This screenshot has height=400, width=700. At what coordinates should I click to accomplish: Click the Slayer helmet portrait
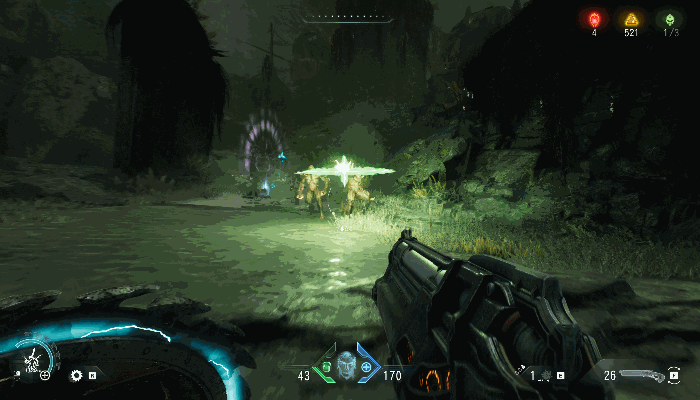347,364
